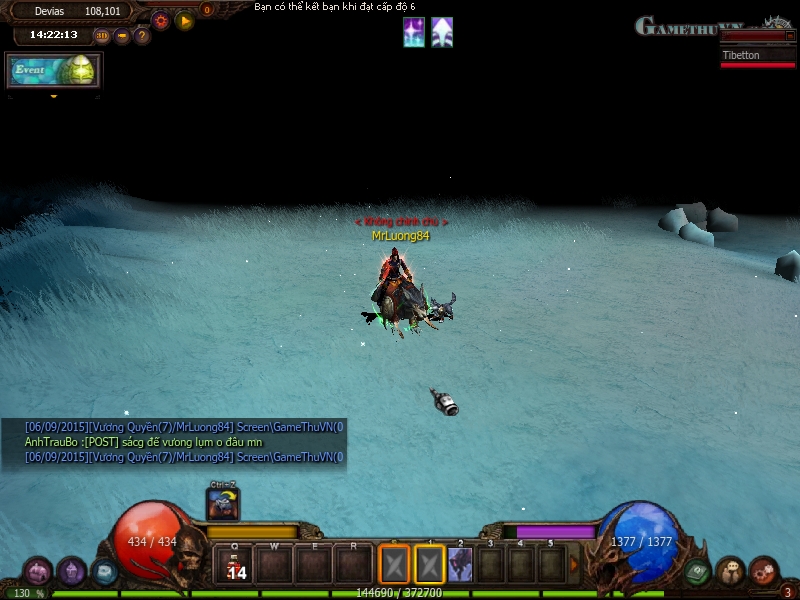Viewport: 800px width, 600px height.
Task: Click the yellow play arrow button
Action: 184,20
